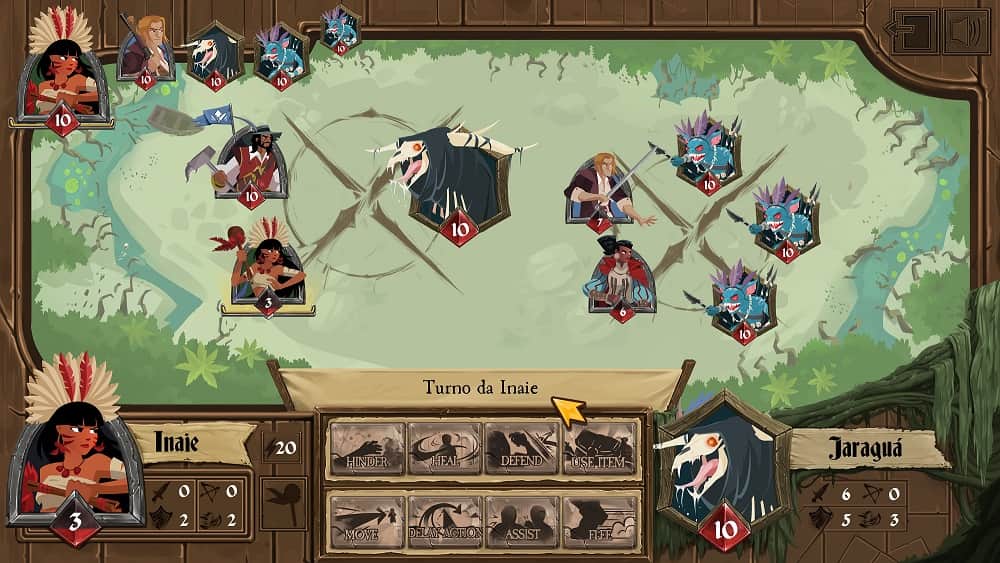Screen dimensions: 1000x563
Task: Activate the Defend action
Action: click(x=521, y=448)
